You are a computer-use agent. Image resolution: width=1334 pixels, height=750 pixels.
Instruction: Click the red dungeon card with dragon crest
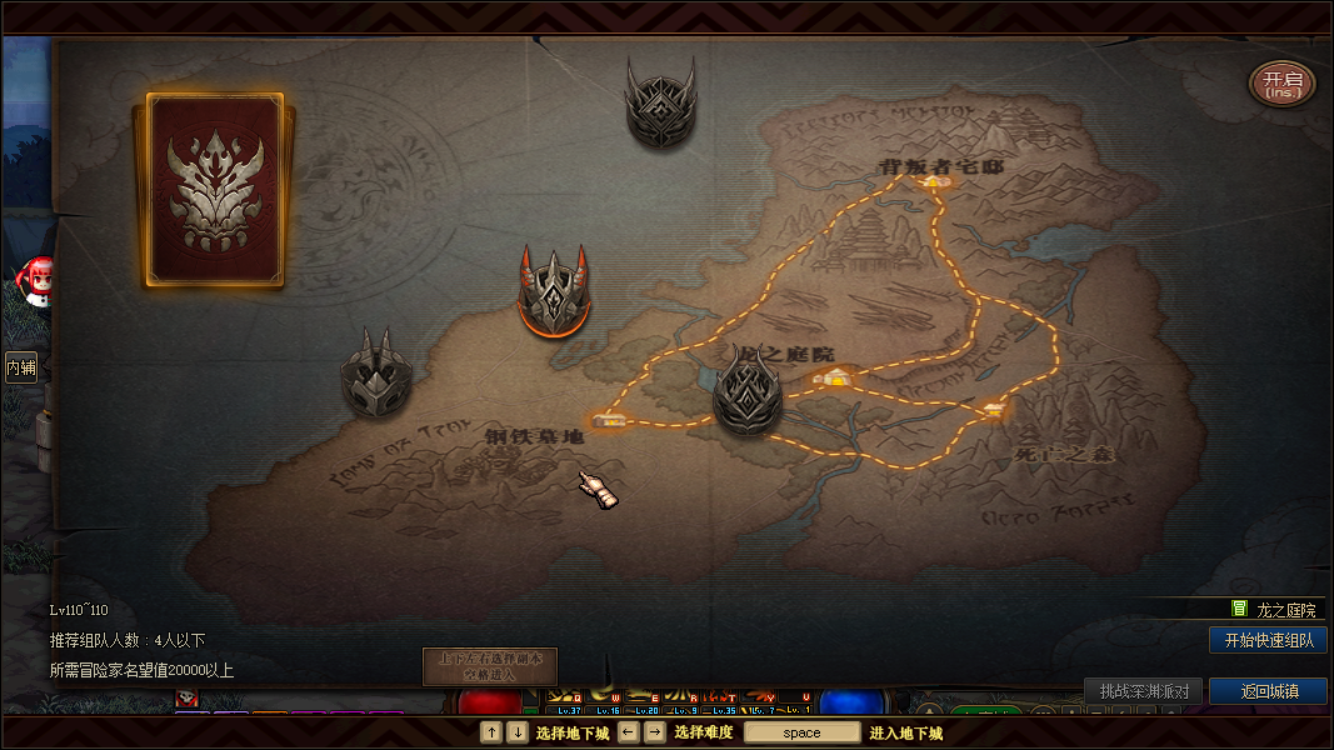[x=215, y=189]
